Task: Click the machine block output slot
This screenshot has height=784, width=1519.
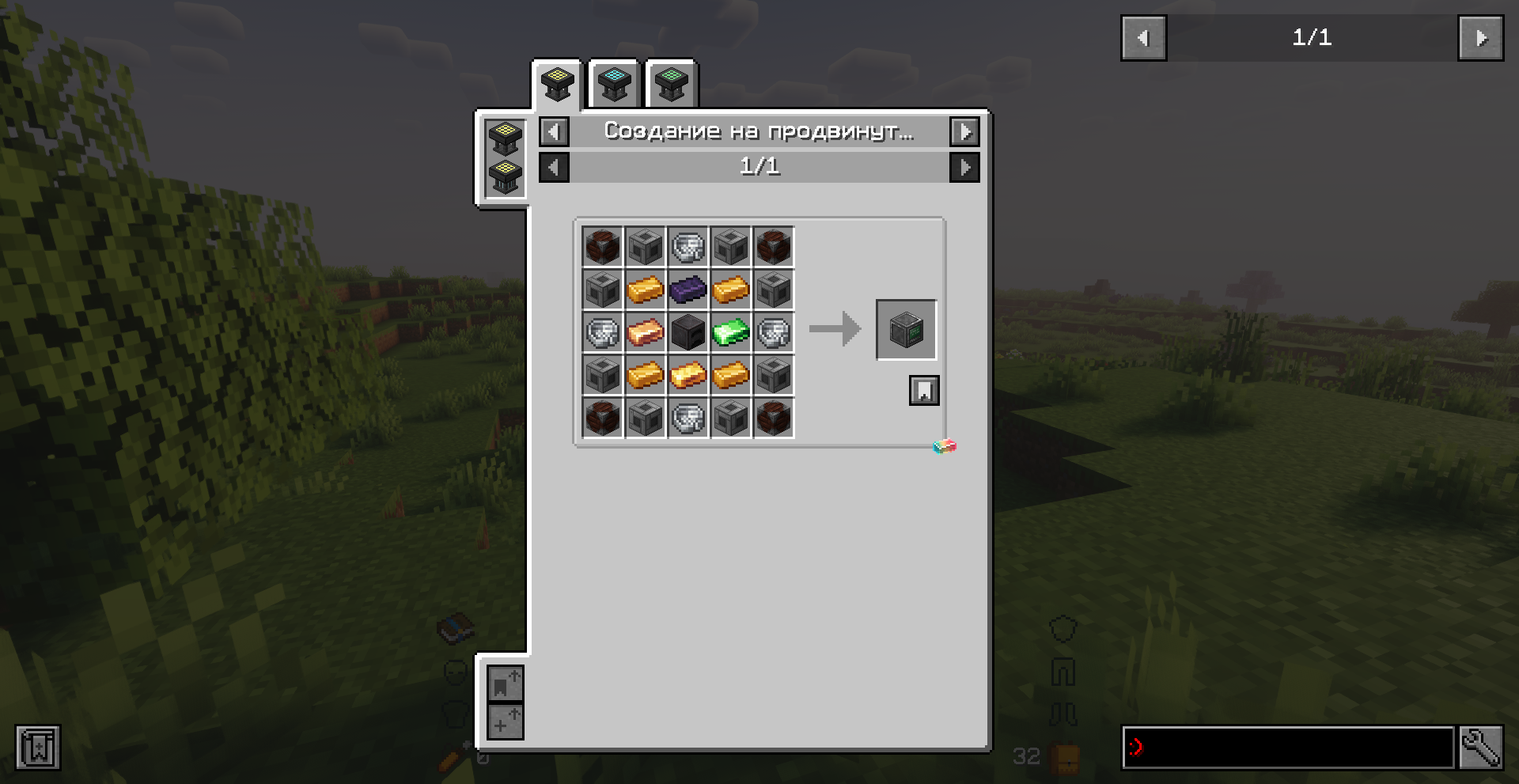Action: (x=906, y=329)
